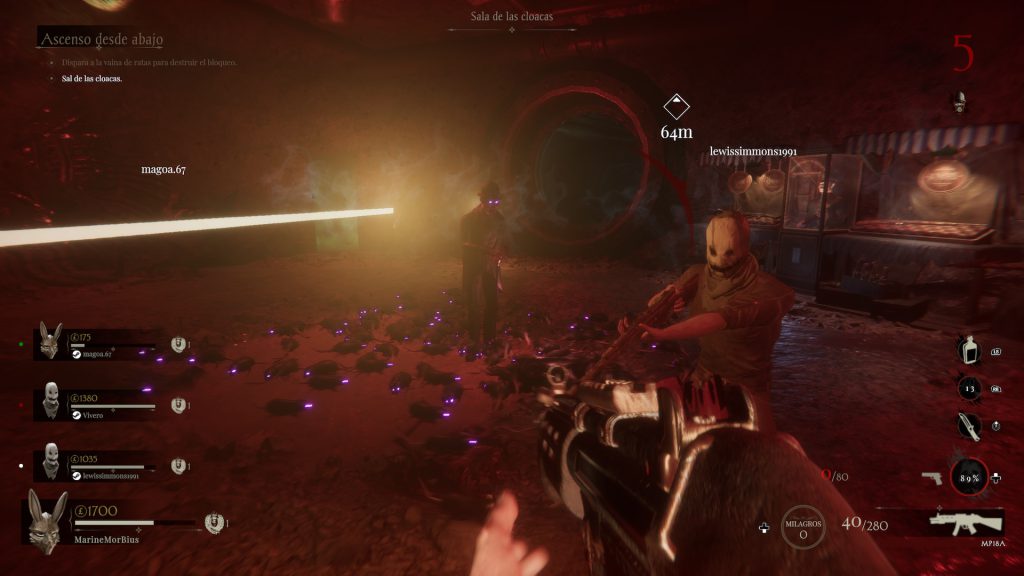Screen dimensions: 1024x576
Task: Select Vivero's mask portrait in squad list
Action: tap(51, 400)
